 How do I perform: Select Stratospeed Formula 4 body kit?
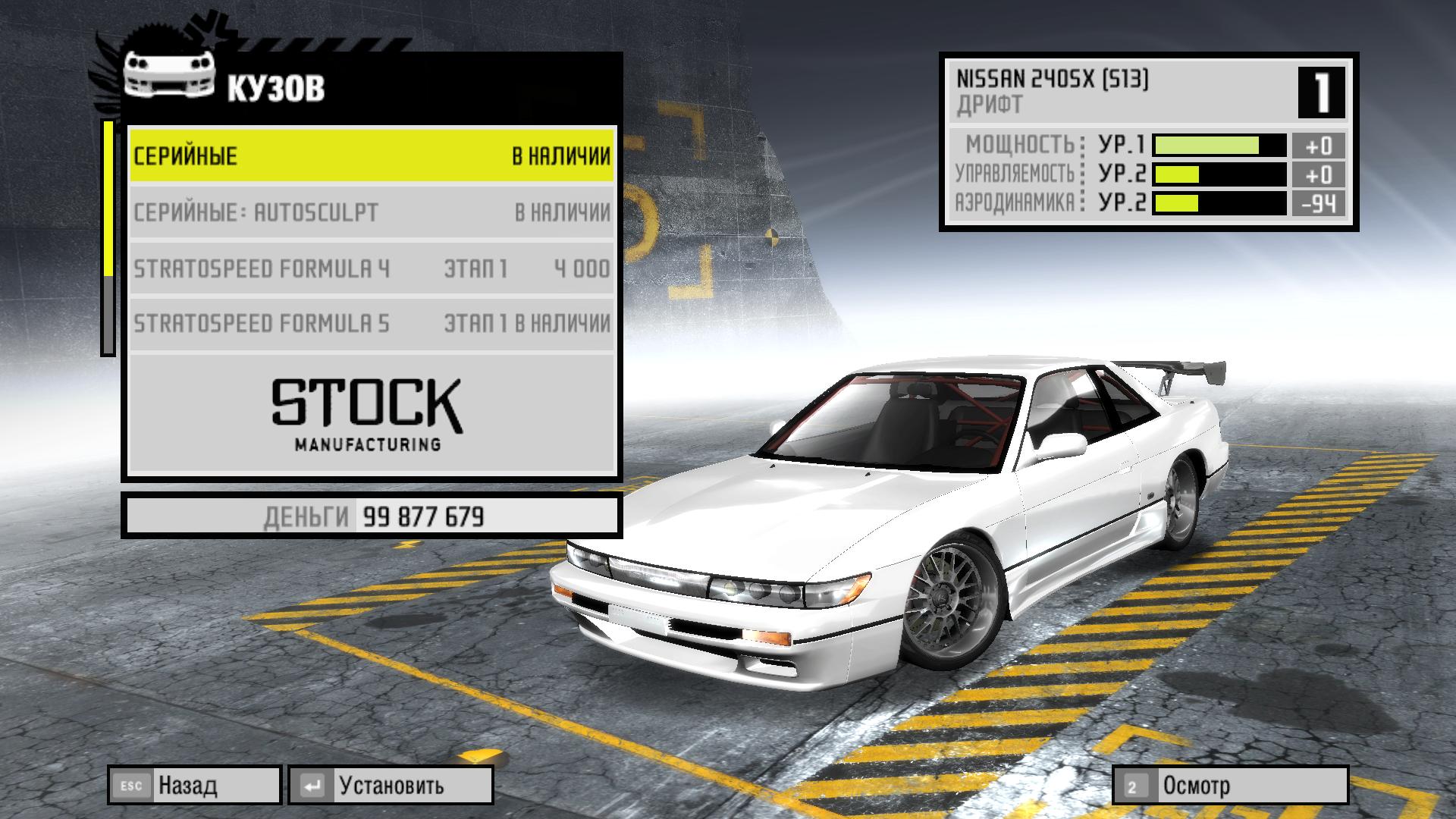371,268
